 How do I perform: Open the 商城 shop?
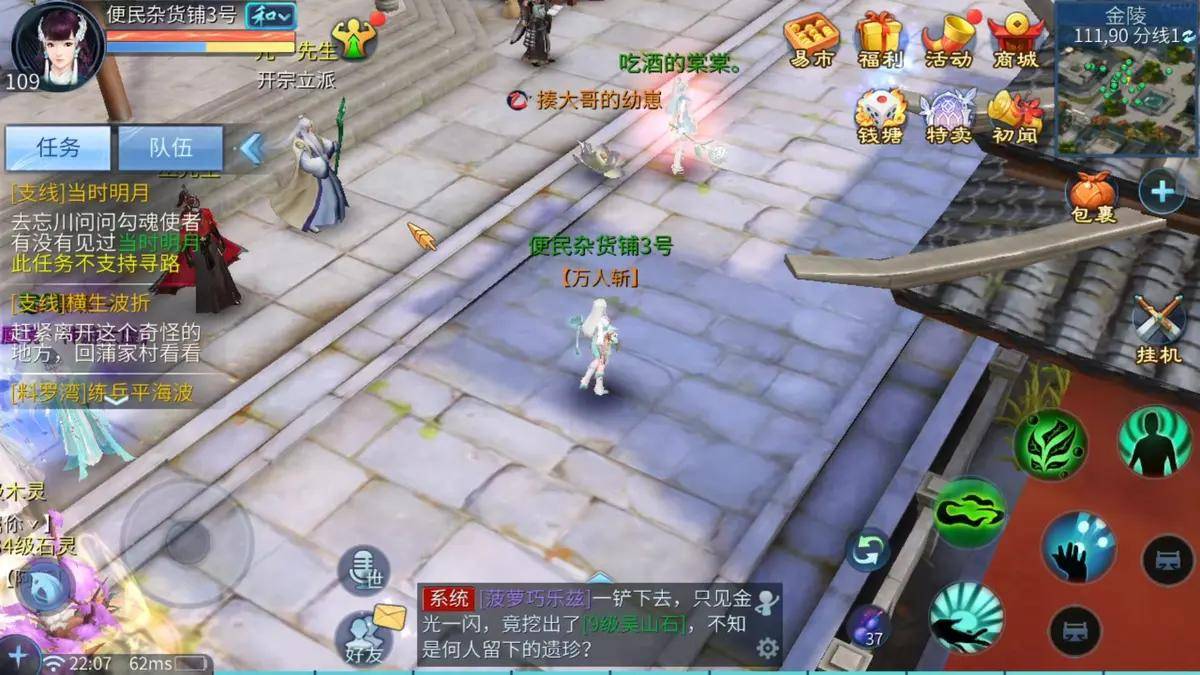click(x=1015, y=40)
